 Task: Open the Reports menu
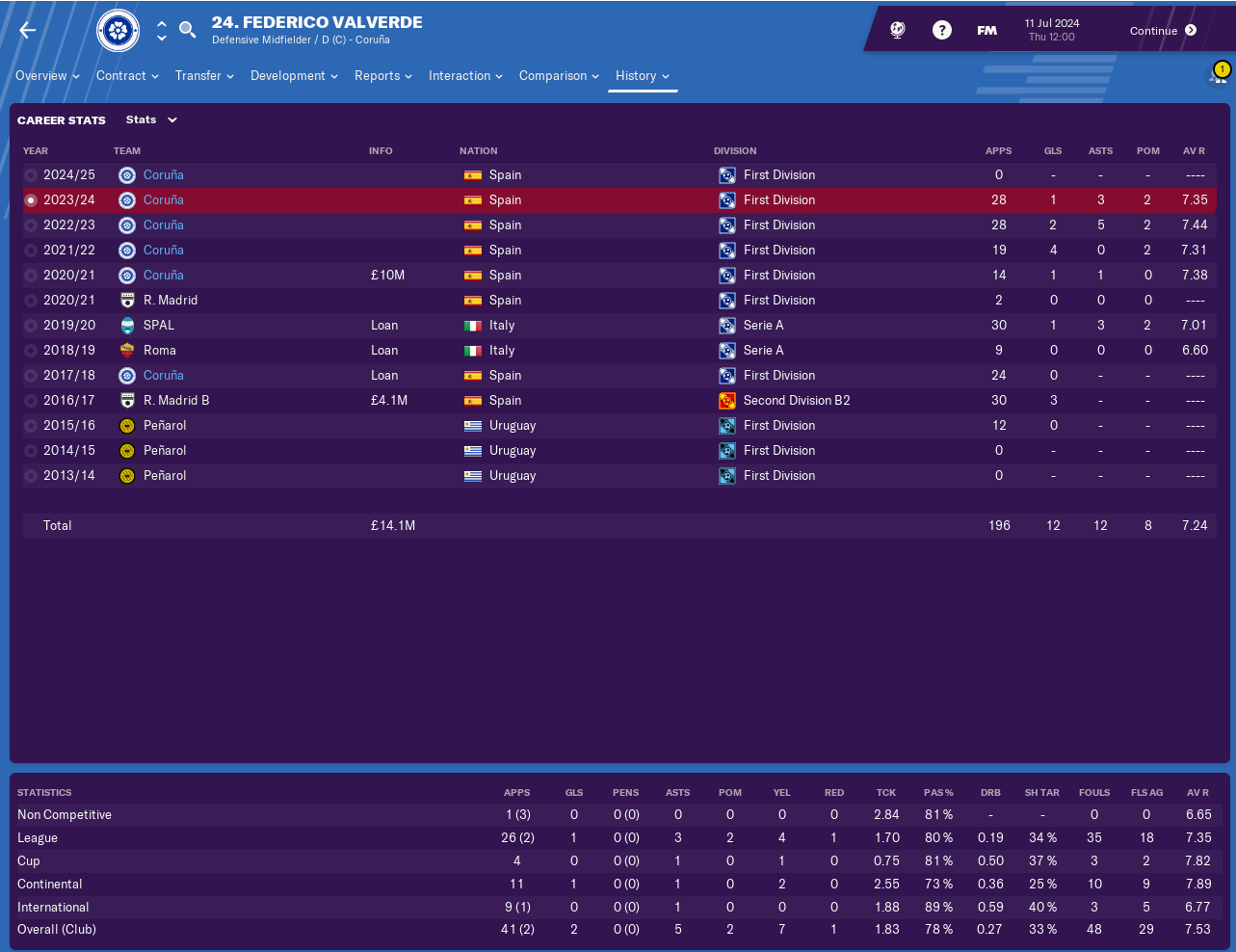[x=382, y=76]
